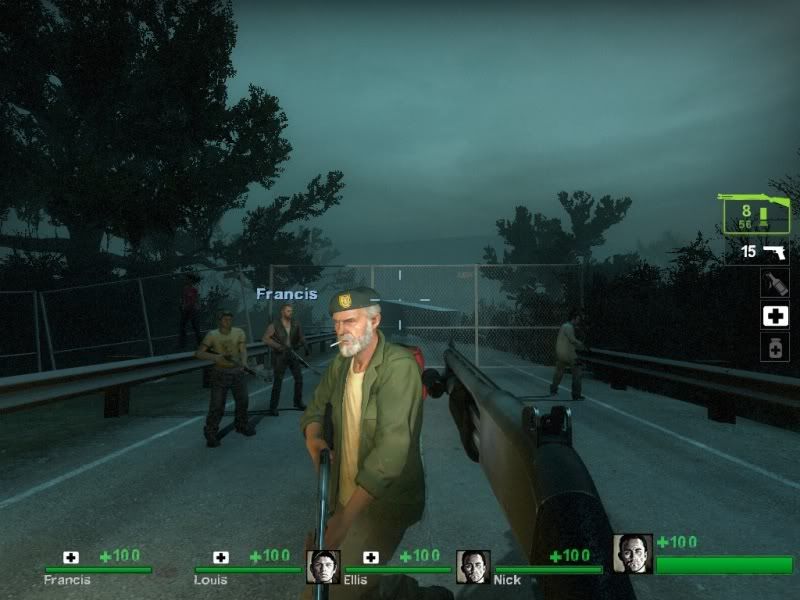Click the medkit icon above Louis's name
The image size is (800, 600).
pyautogui.click(x=221, y=557)
